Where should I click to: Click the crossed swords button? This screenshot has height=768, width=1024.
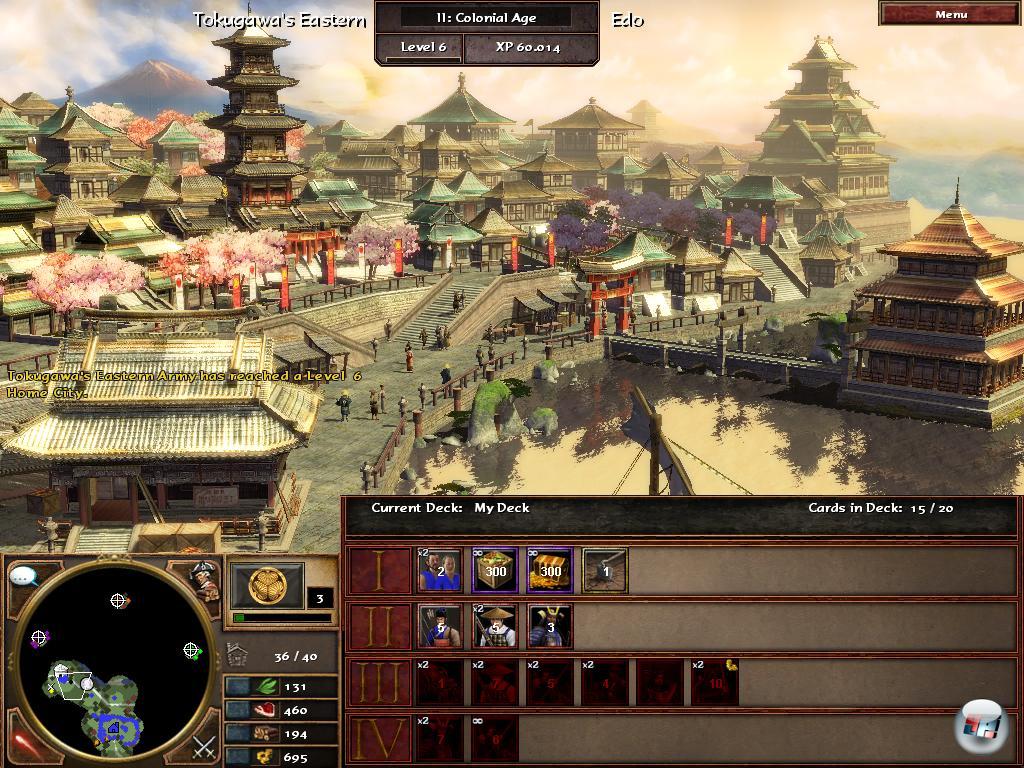pos(204,746)
